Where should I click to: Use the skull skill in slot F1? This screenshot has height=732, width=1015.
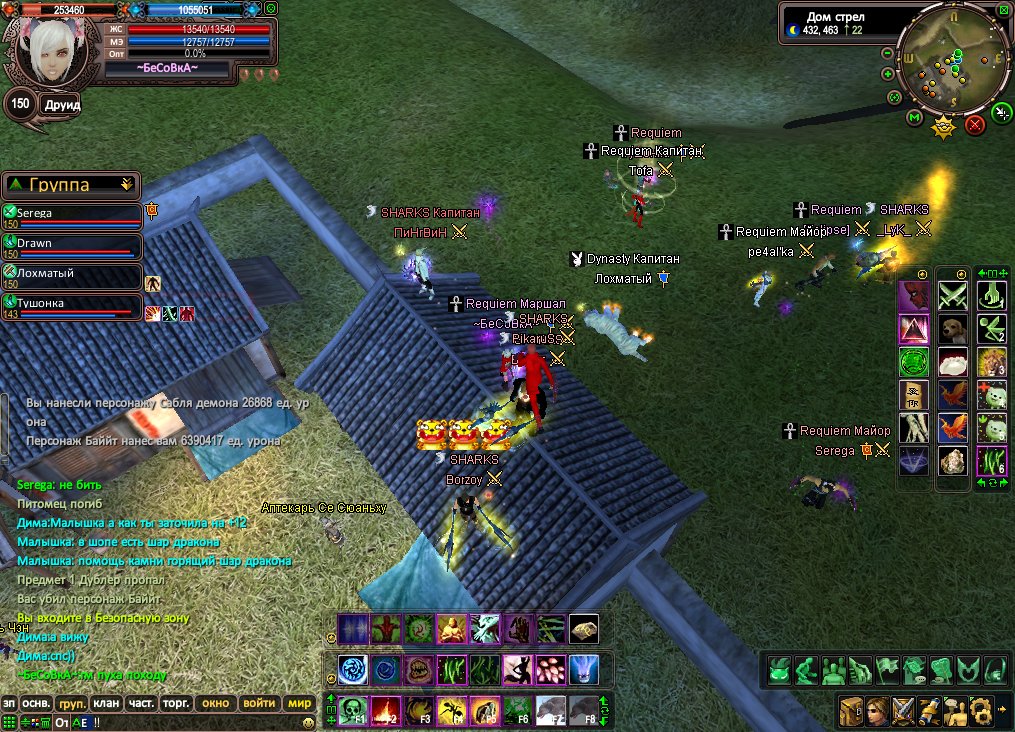[x=352, y=709]
